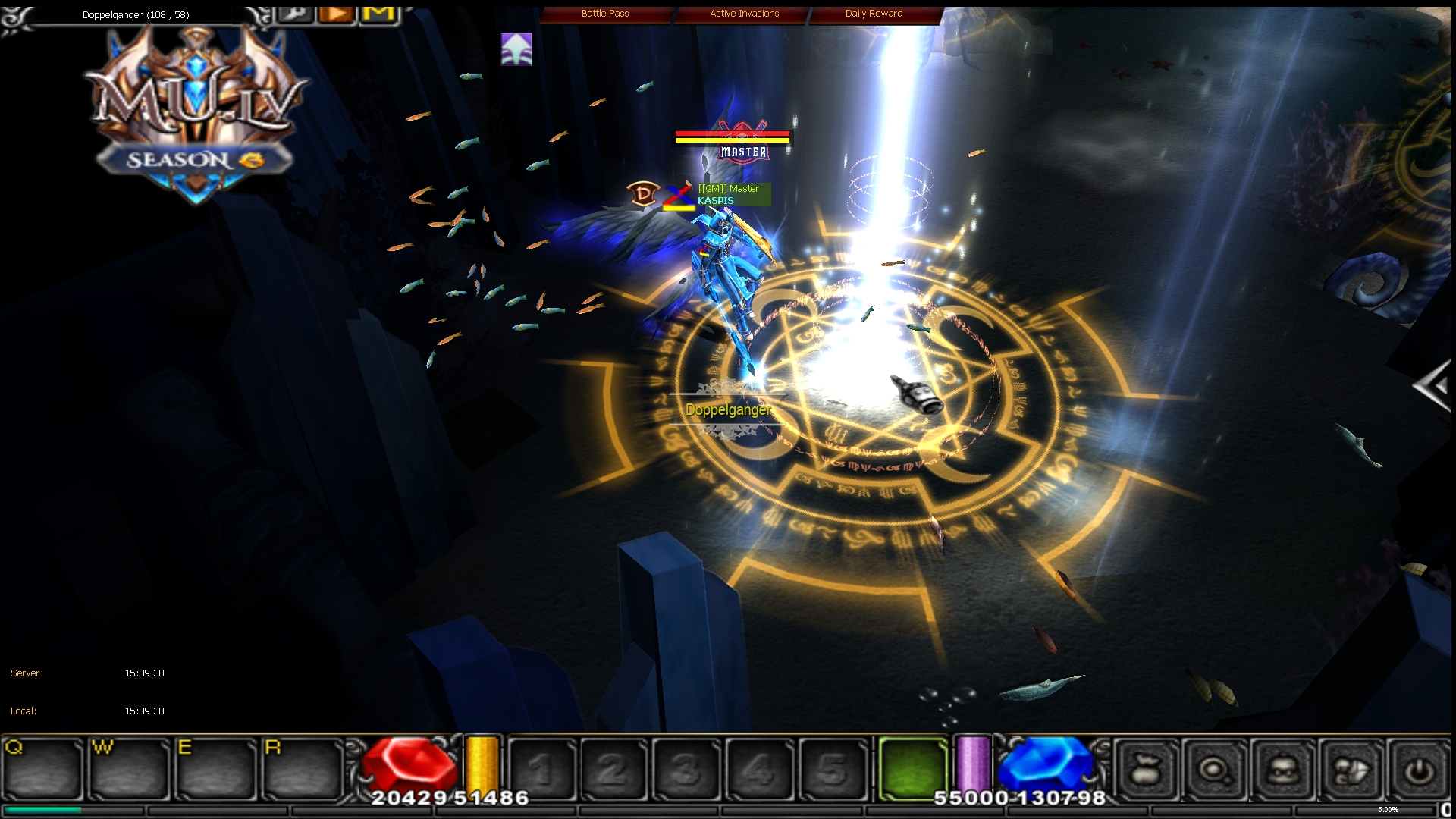
Task: Click the orange play button in top toolbar
Action: coord(336,13)
